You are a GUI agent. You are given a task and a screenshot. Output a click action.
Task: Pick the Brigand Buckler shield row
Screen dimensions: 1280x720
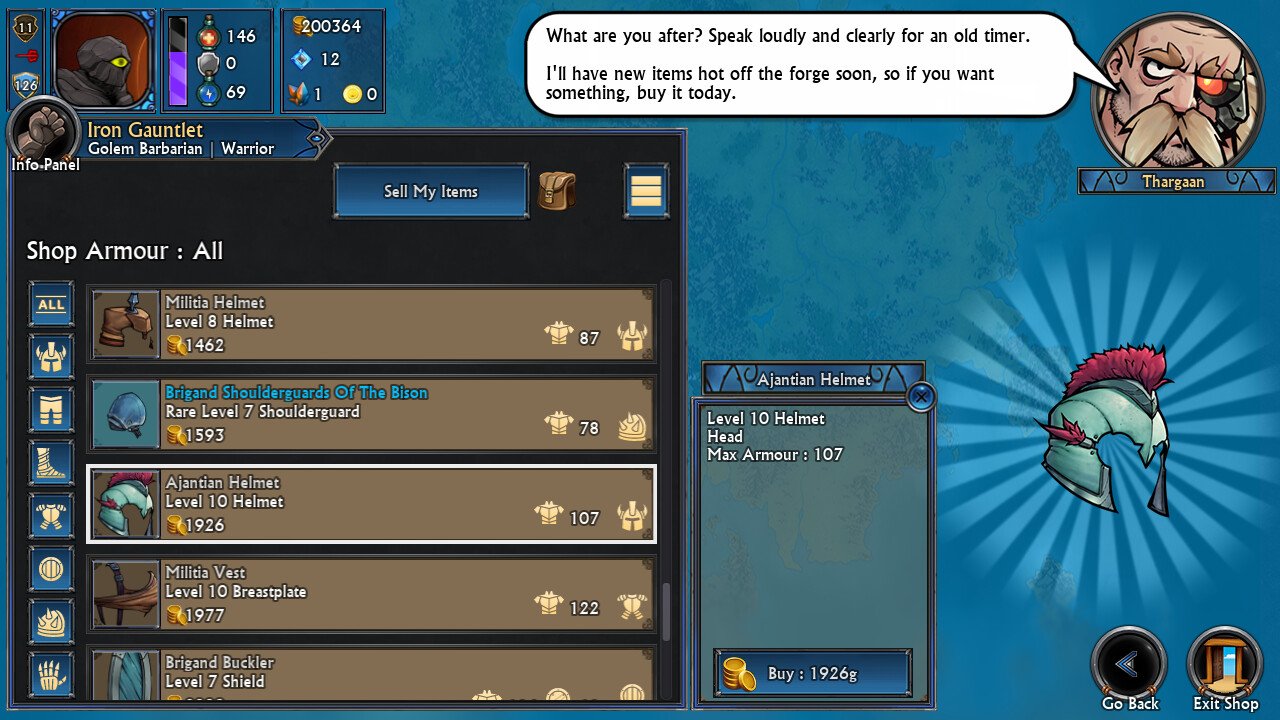[371, 675]
